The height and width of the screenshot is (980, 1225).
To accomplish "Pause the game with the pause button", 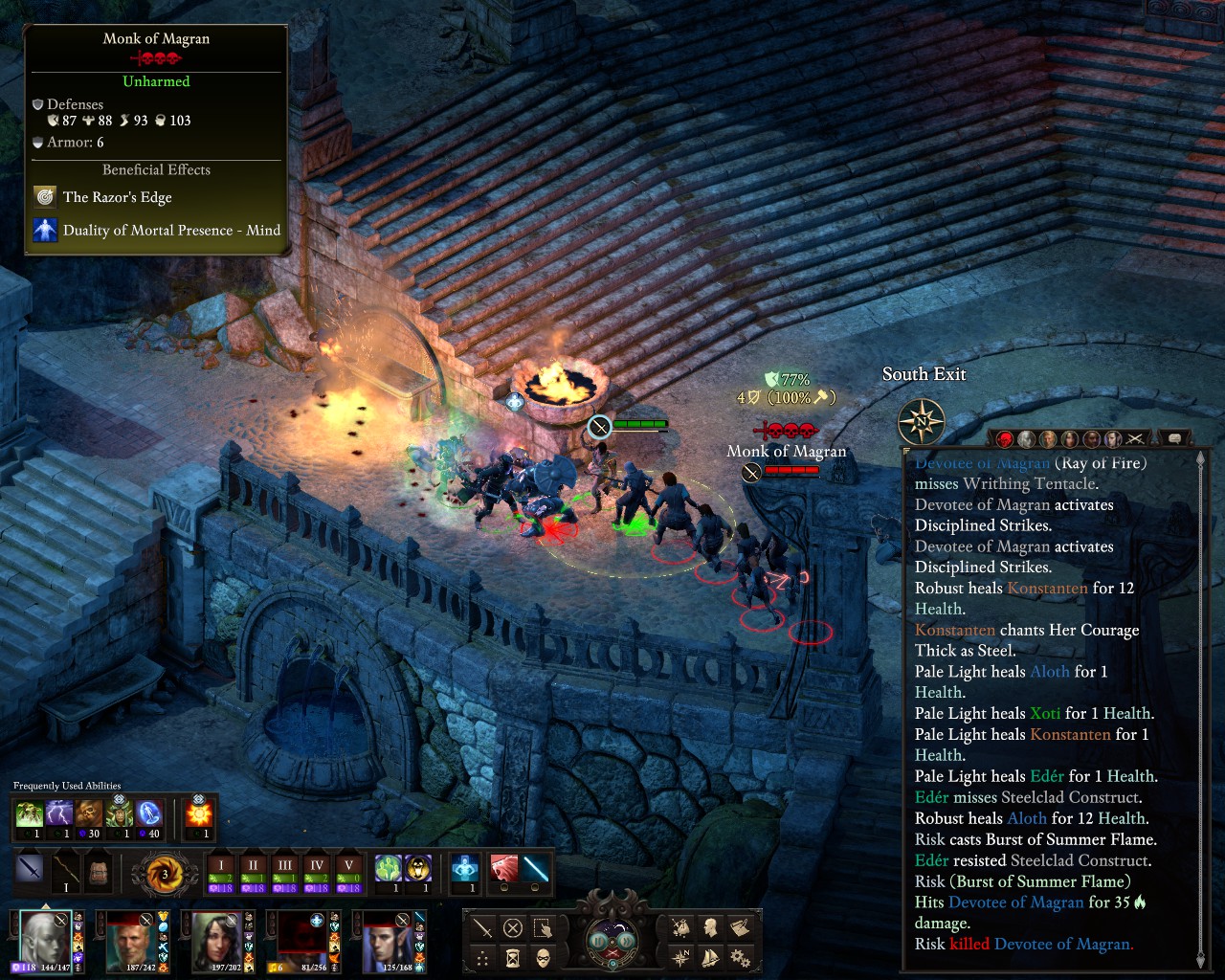I will [x=598, y=941].
